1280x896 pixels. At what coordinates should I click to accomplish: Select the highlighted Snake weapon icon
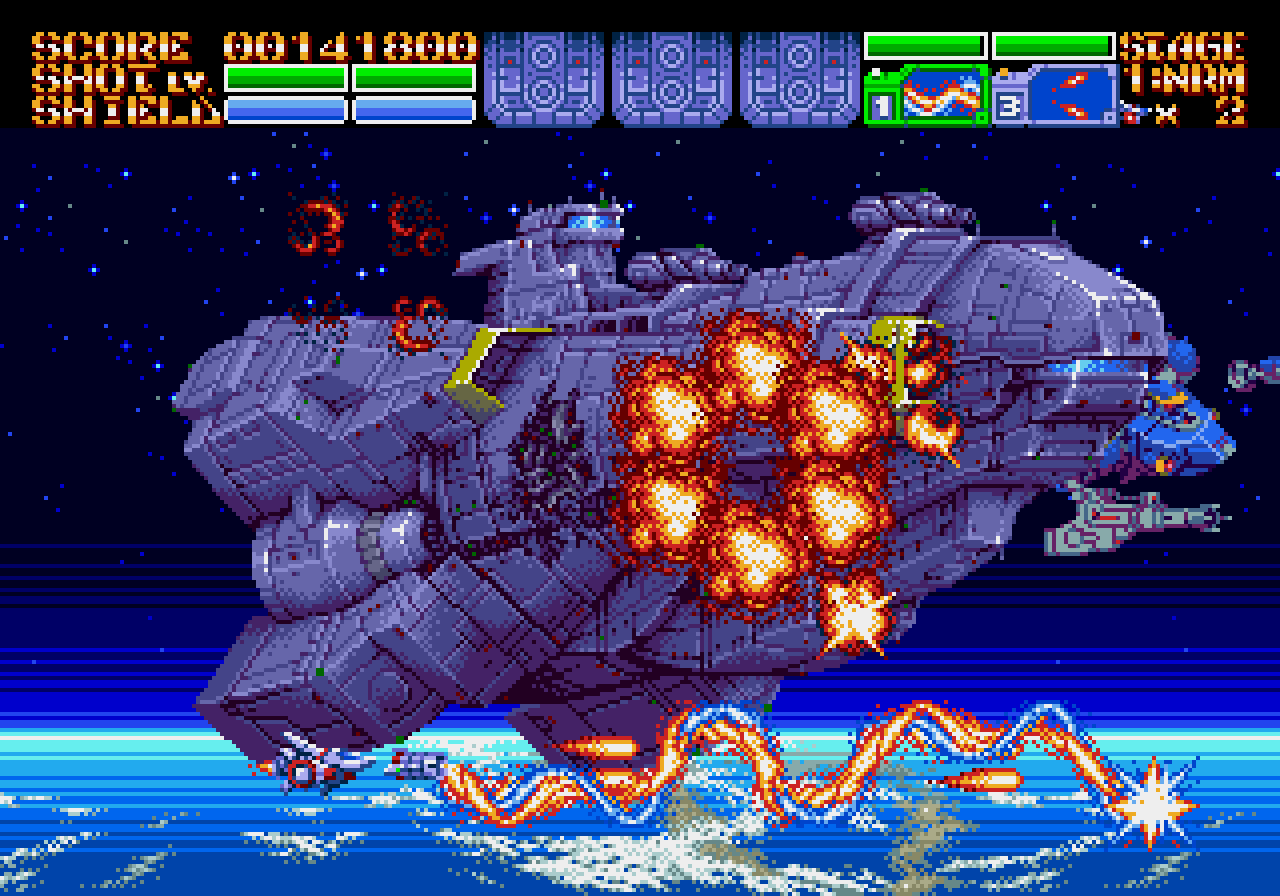coord(940,95)
